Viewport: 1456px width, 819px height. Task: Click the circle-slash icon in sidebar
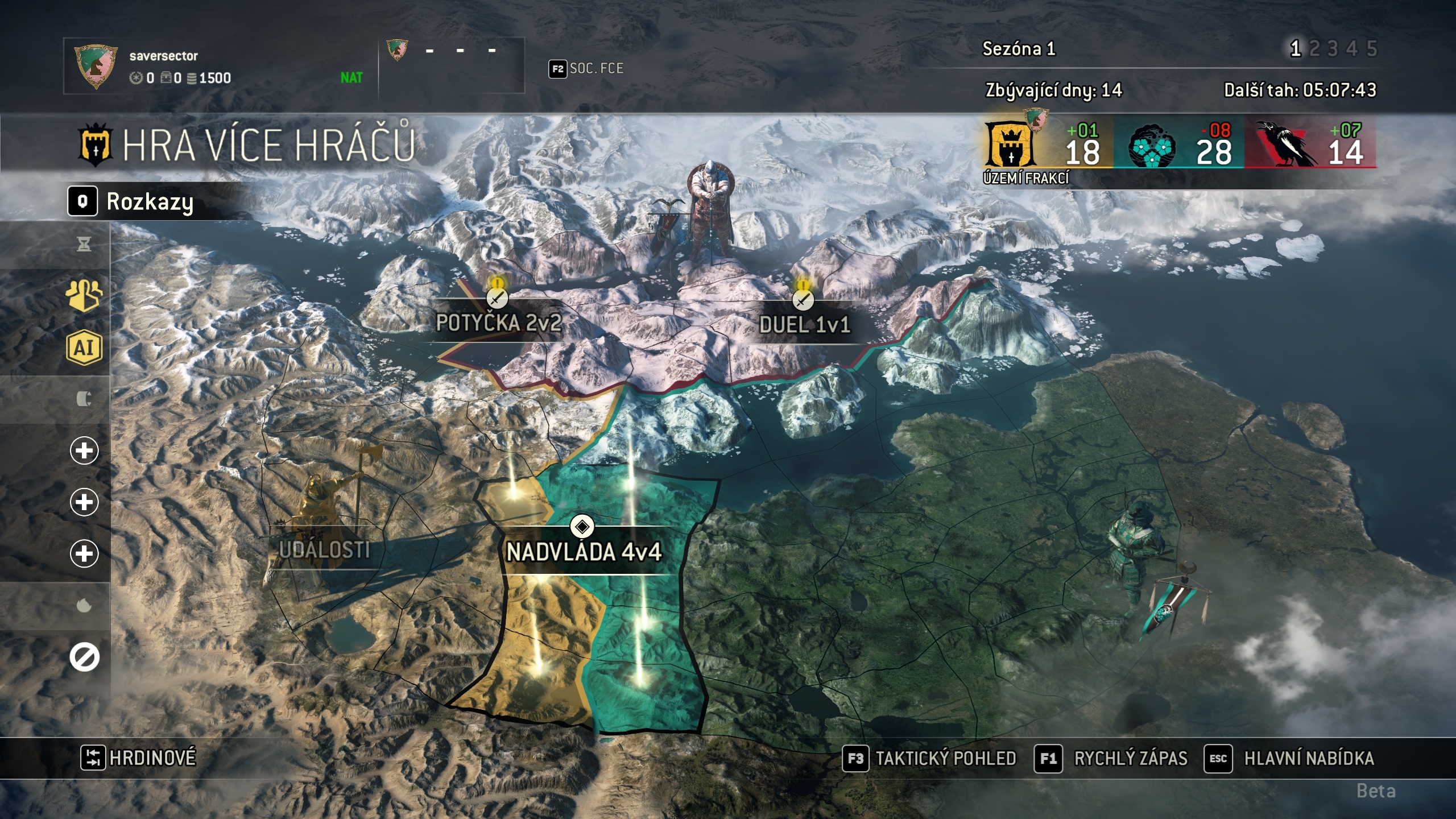point(84,657)
